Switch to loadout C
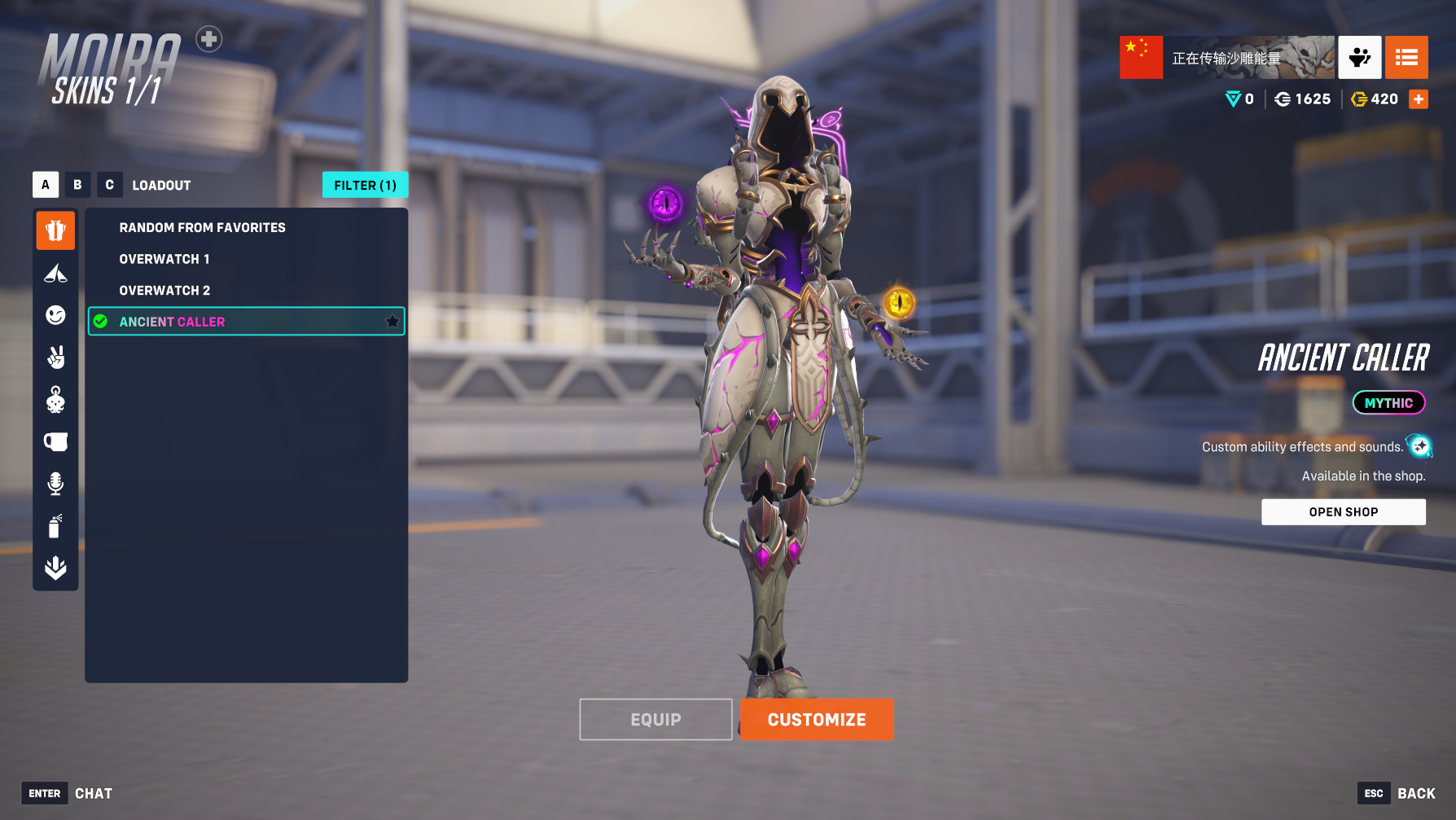Image resolution: width=1456 pixels, height=820 pixels. pos(109,185)
